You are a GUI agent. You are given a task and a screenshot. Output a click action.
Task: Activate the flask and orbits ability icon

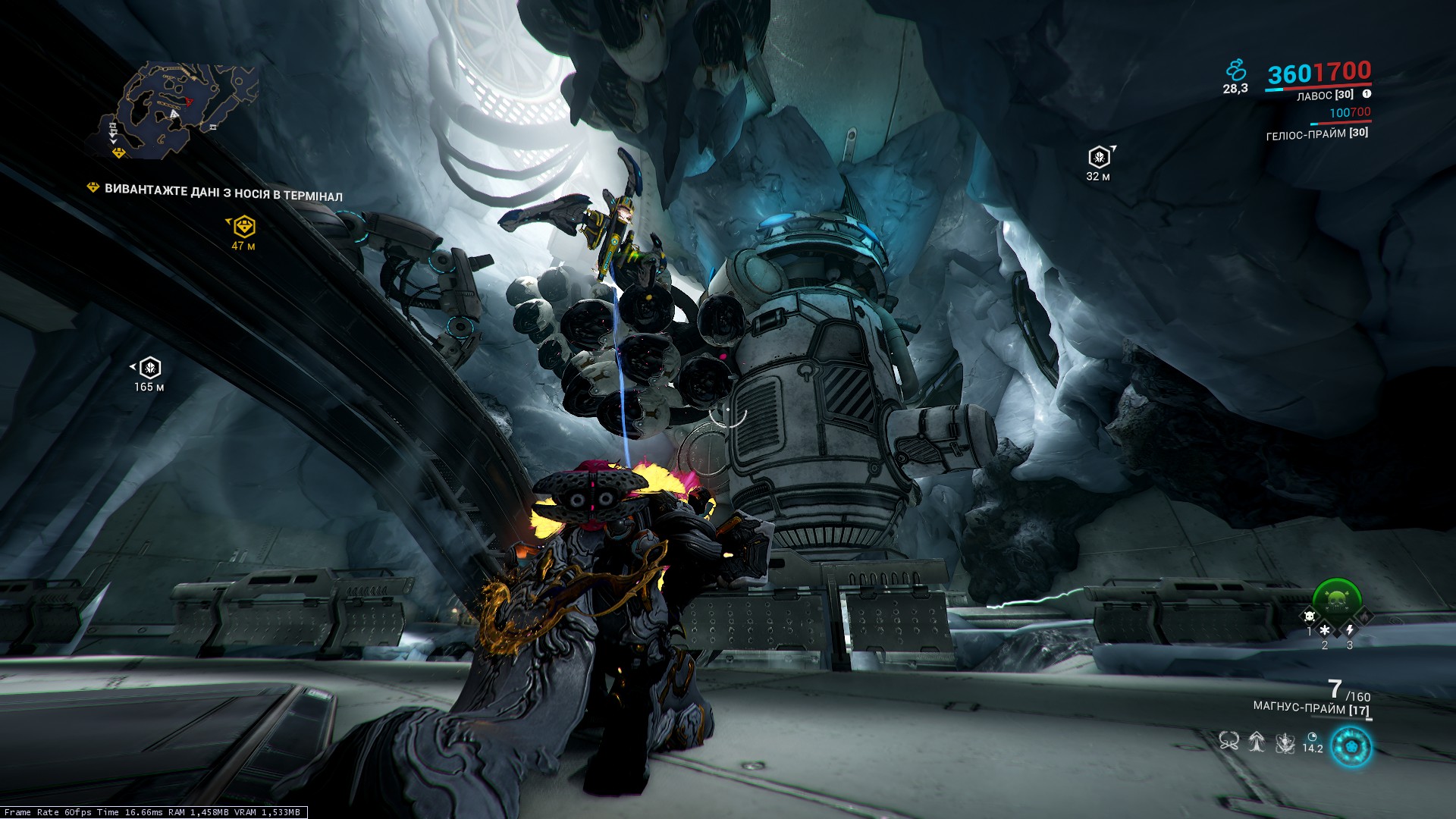[x=1285, y=742]
